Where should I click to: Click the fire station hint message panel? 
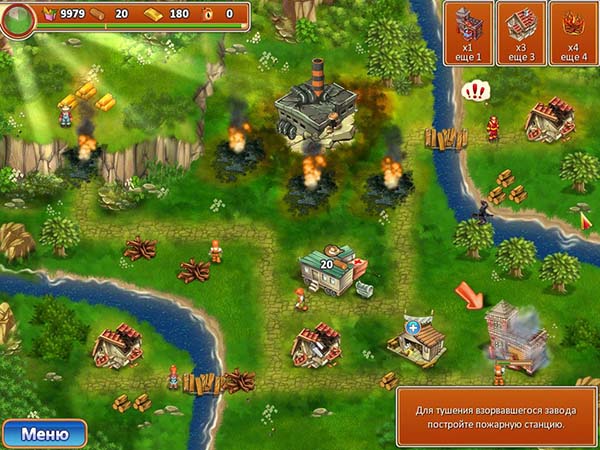coord(494,416)
